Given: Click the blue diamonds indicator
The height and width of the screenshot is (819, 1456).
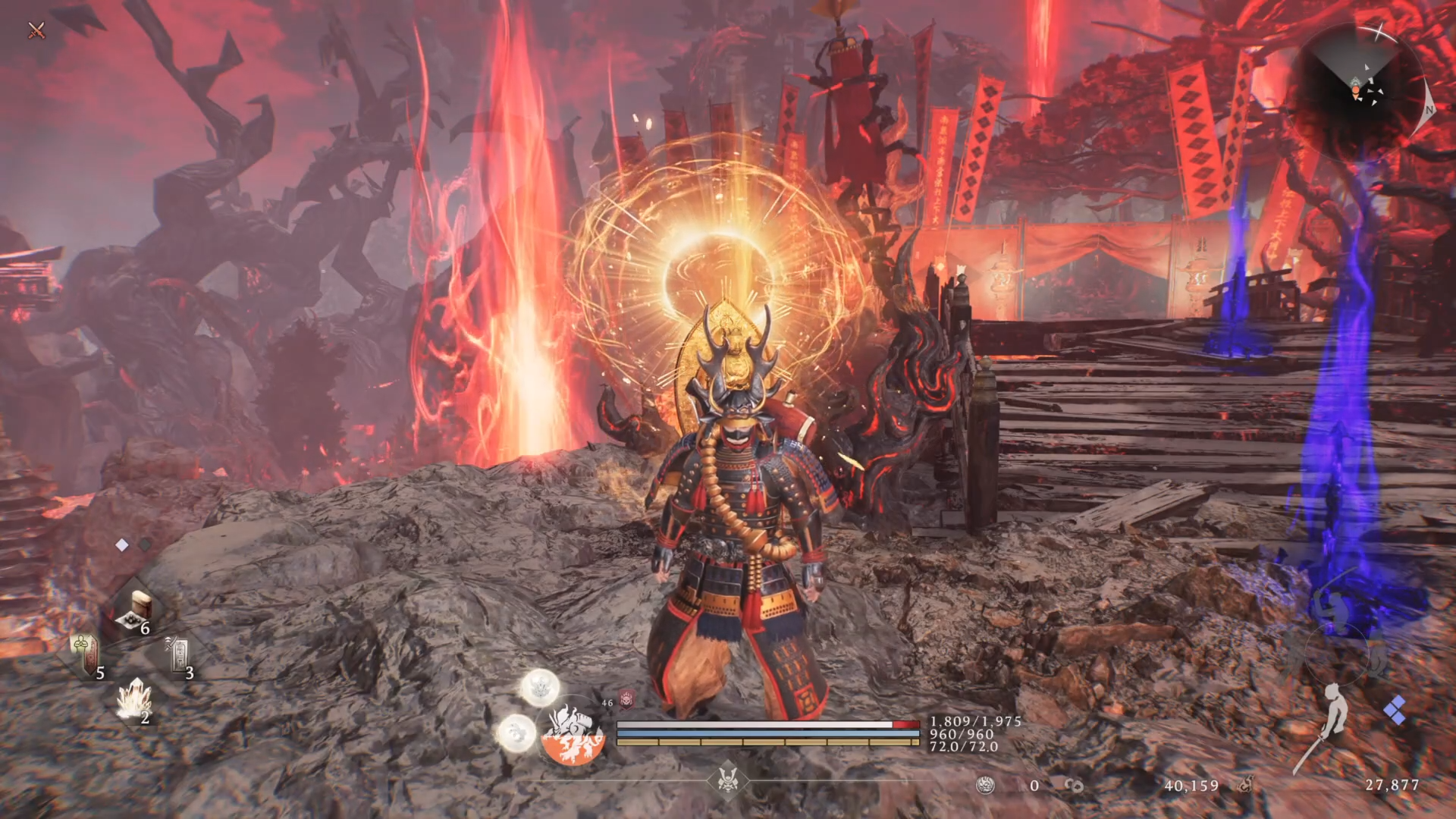Looking at the screenshot, I should click(1394, 712).
